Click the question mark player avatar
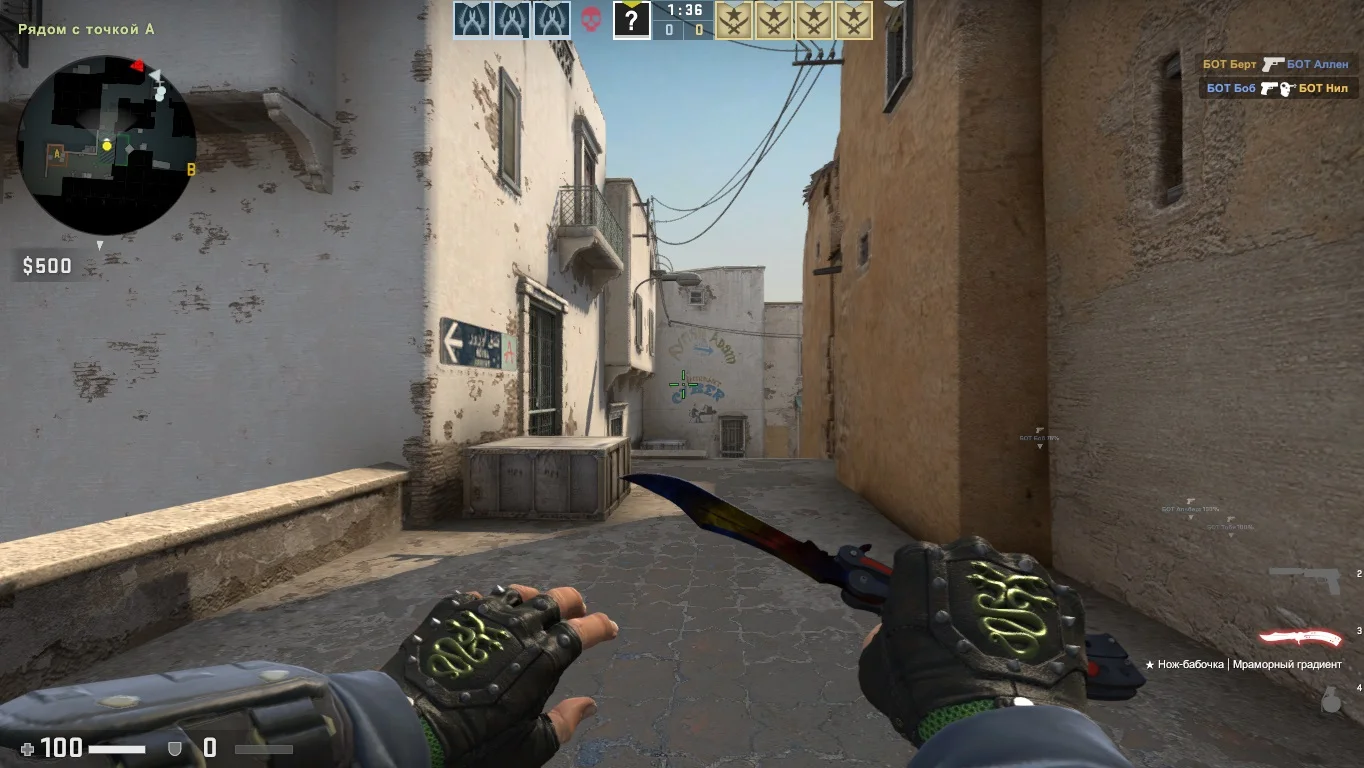Image resolution: width=1364 pixels, height=768 pixels. tap(631, 20)
